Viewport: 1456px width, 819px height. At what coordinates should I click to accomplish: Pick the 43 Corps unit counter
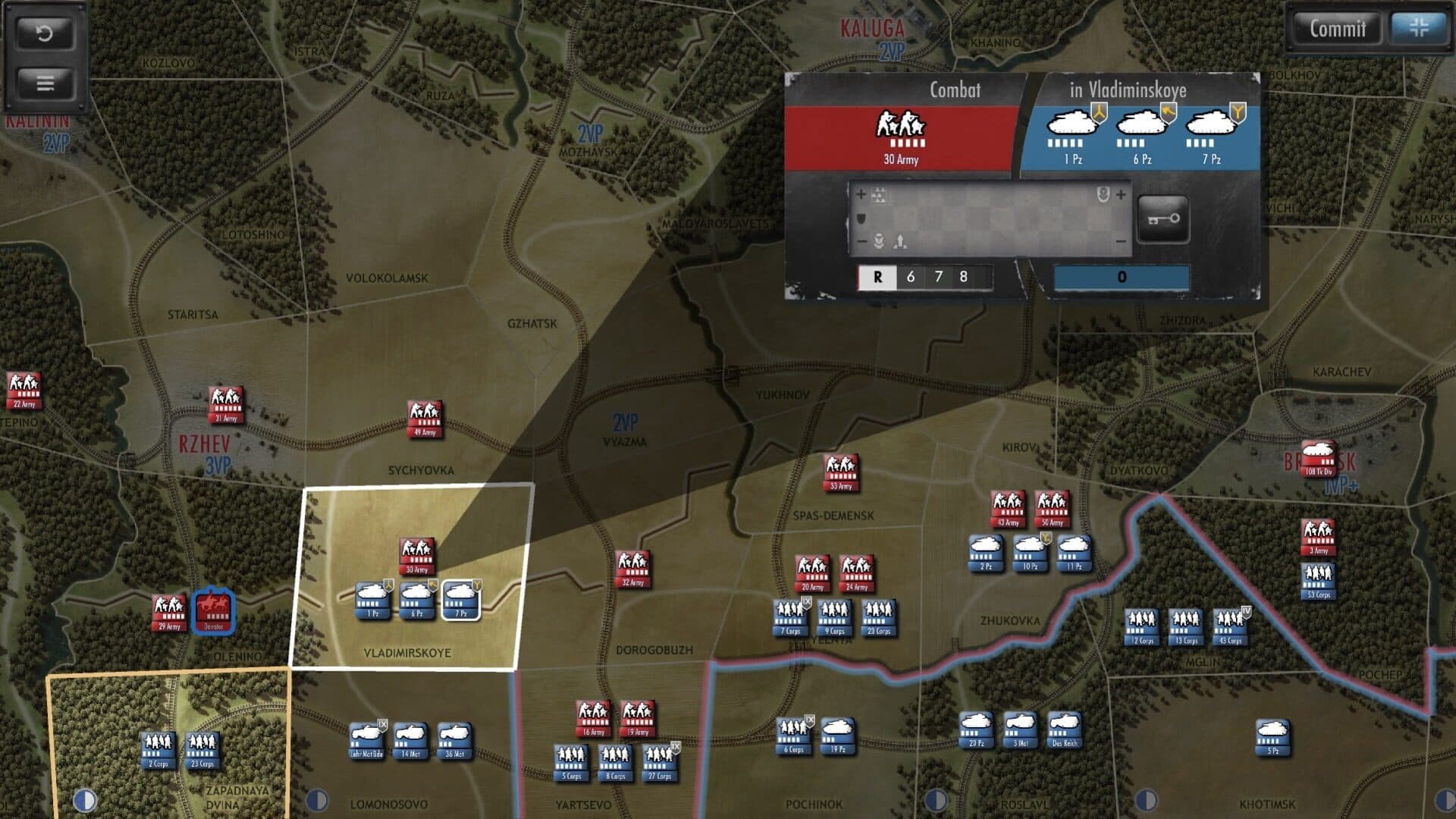pos(1230,627)
